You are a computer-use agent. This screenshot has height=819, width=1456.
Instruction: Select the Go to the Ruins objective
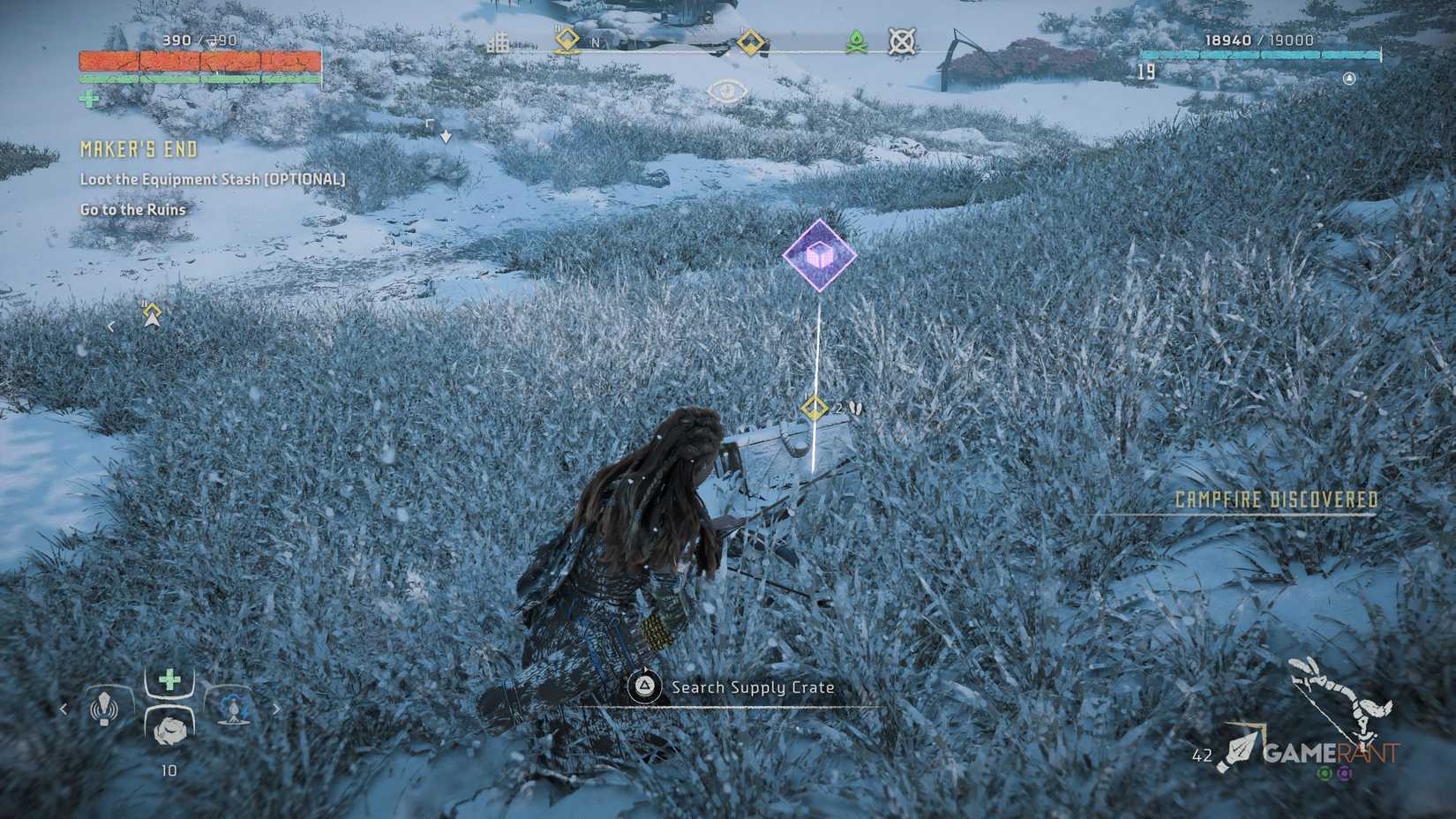[x=132, y=210]
